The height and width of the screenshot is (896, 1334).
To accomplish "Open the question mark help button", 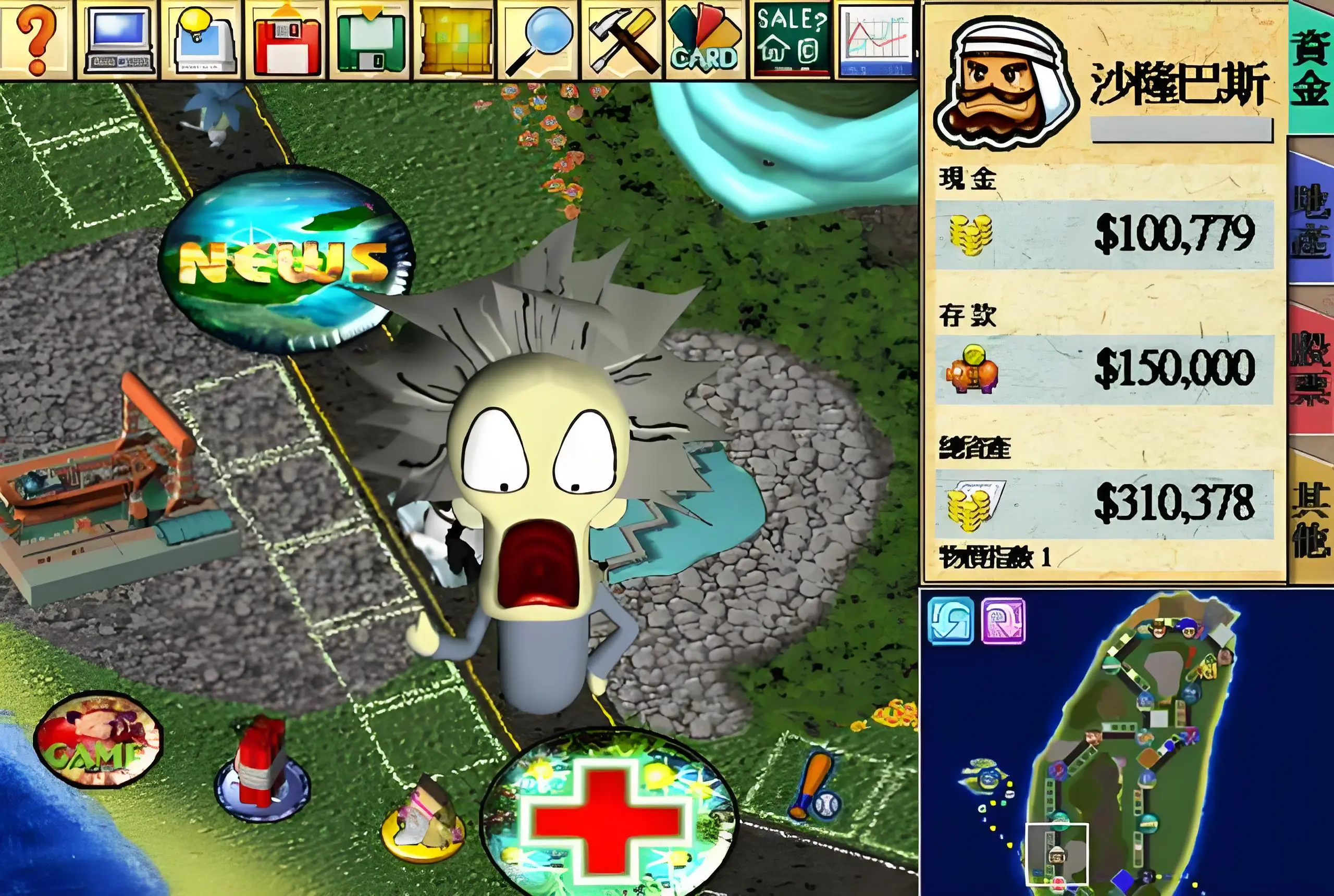I will tap(35, 40).
